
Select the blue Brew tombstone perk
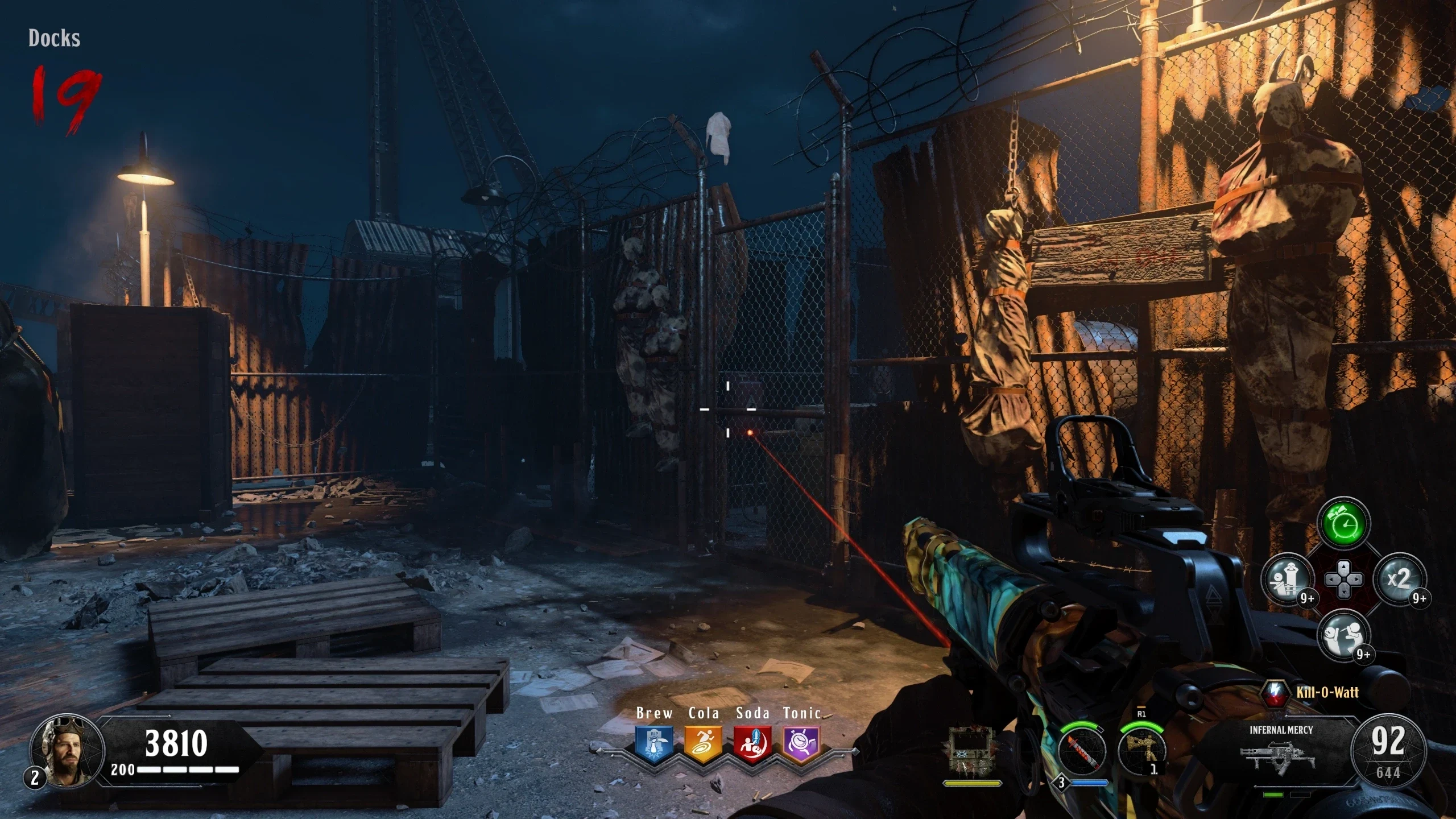point(654,743)
